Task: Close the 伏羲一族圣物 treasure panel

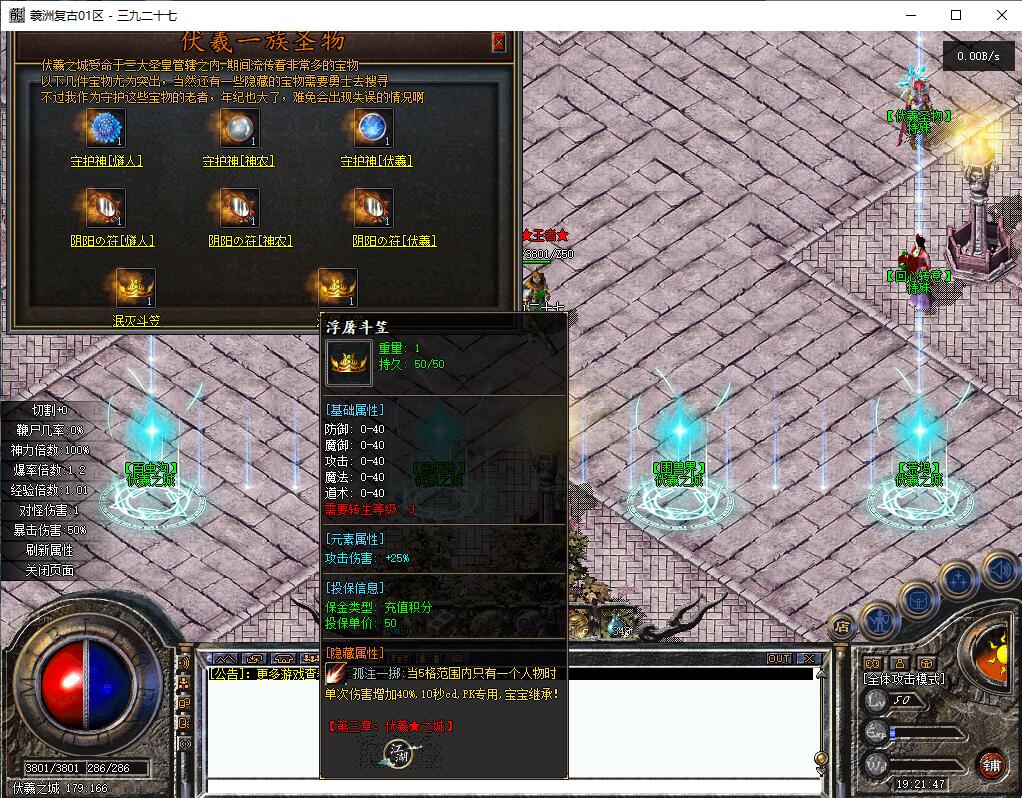Action: (x=499, y=42)
